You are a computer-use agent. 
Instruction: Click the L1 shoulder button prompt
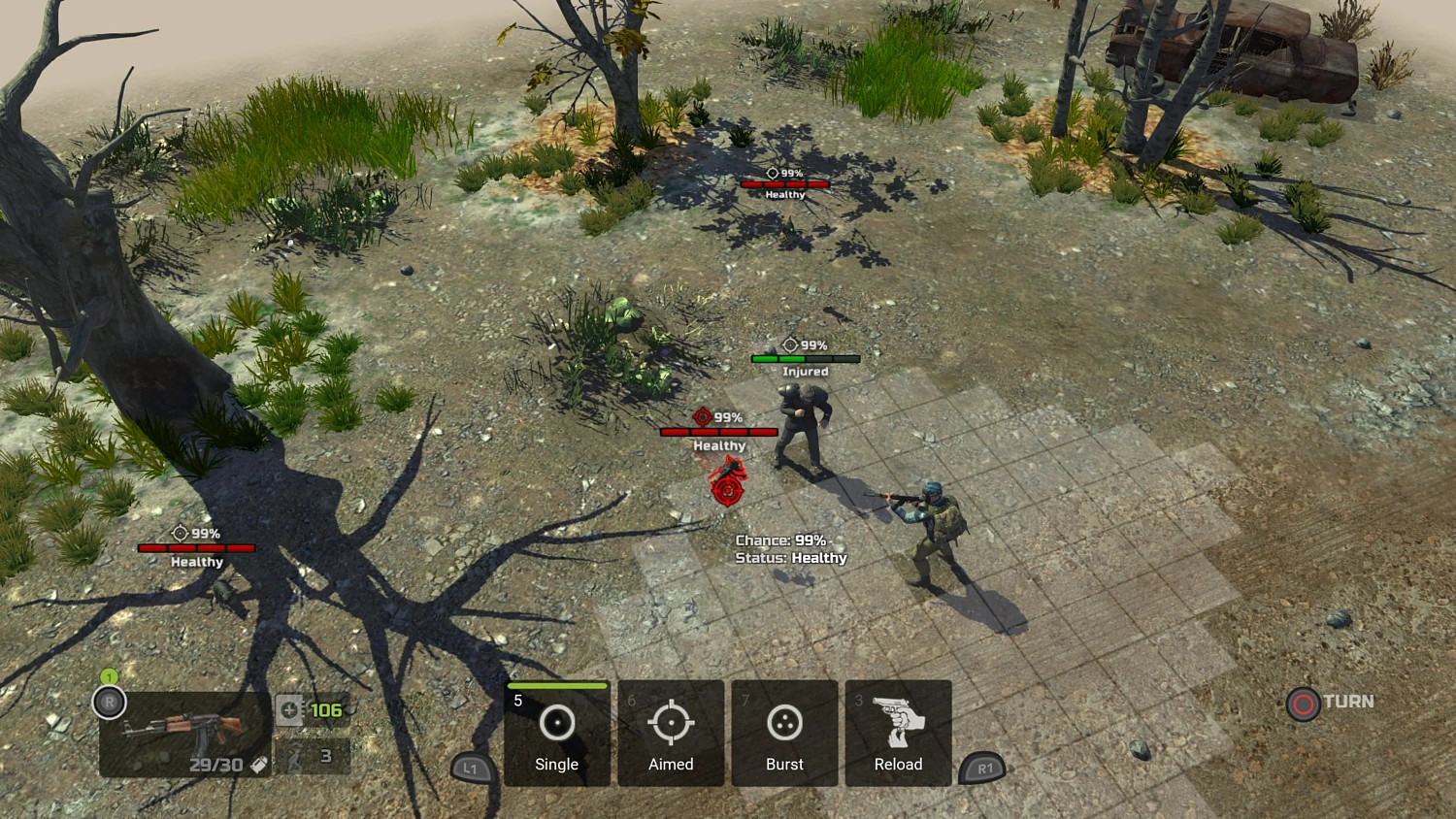[470, 768]
